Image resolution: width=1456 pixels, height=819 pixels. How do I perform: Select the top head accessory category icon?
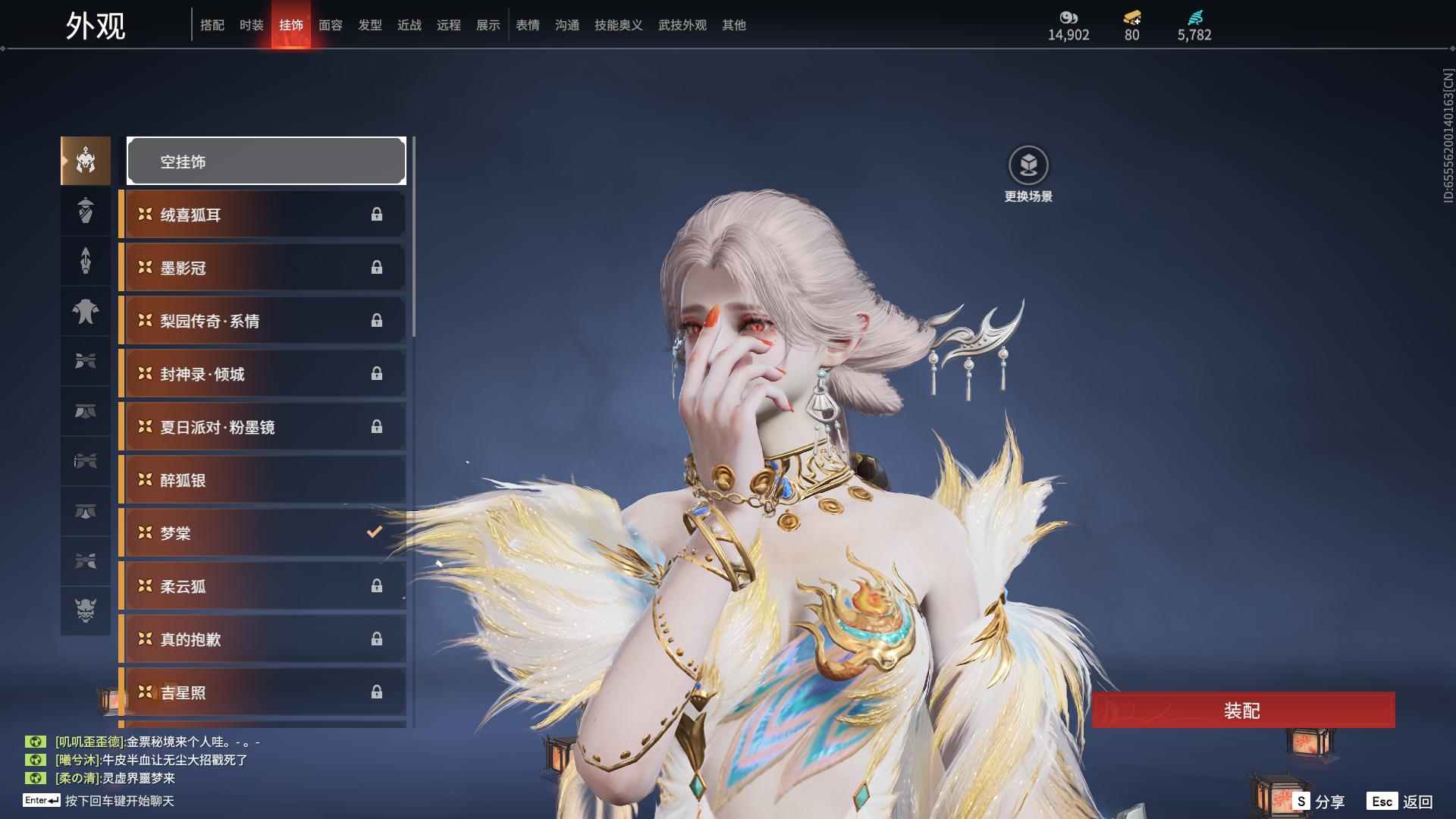pyautogui.click(x=86, y=161)
